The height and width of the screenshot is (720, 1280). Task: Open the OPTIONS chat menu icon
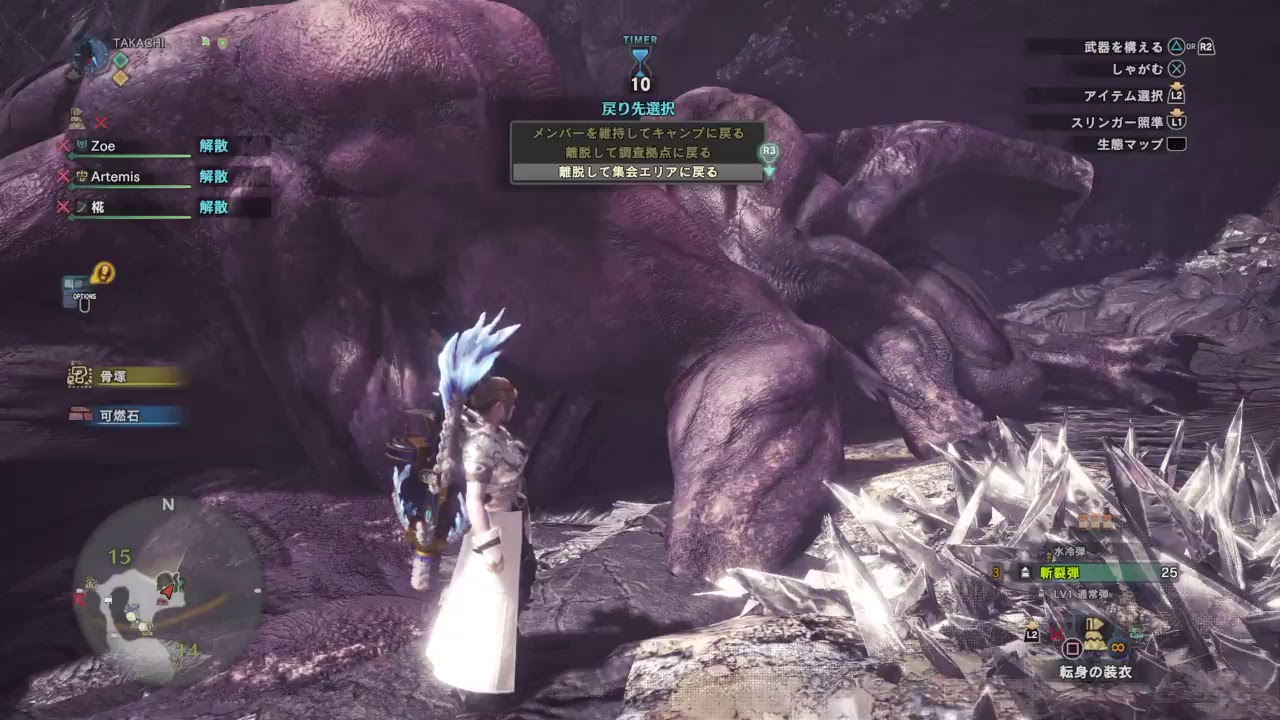click(75, 290)
